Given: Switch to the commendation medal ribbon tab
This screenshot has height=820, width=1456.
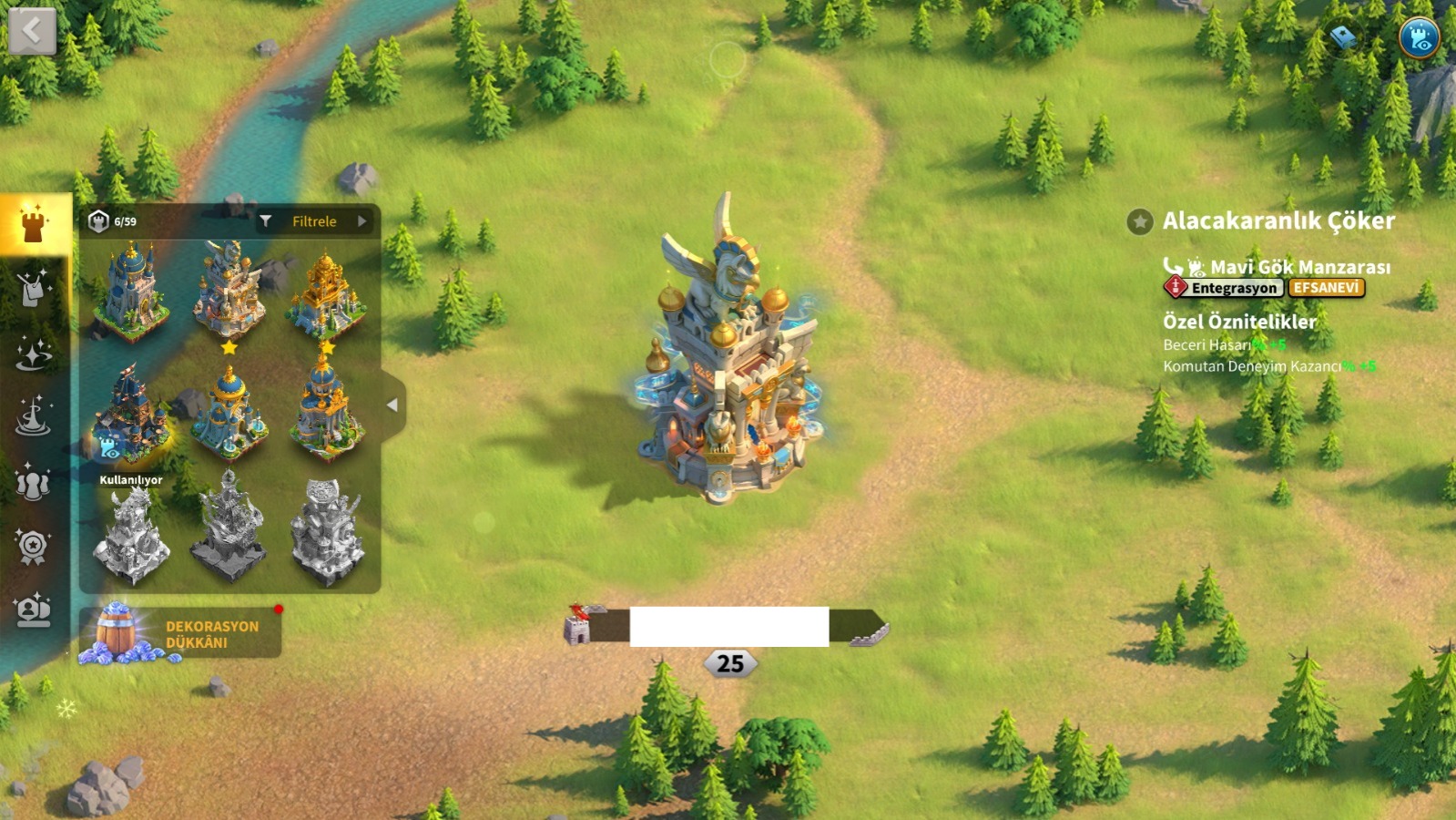Looking at the screenshot, I should pos(34,548).
